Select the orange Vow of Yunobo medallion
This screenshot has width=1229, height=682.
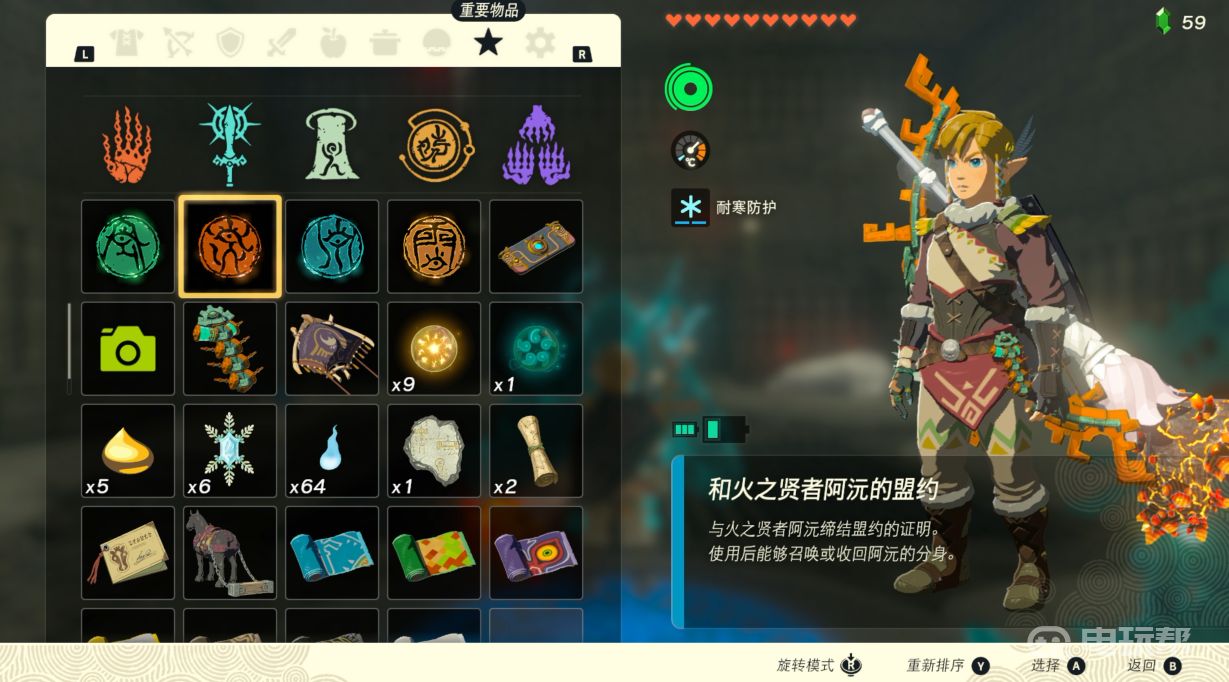coord(229,247)
